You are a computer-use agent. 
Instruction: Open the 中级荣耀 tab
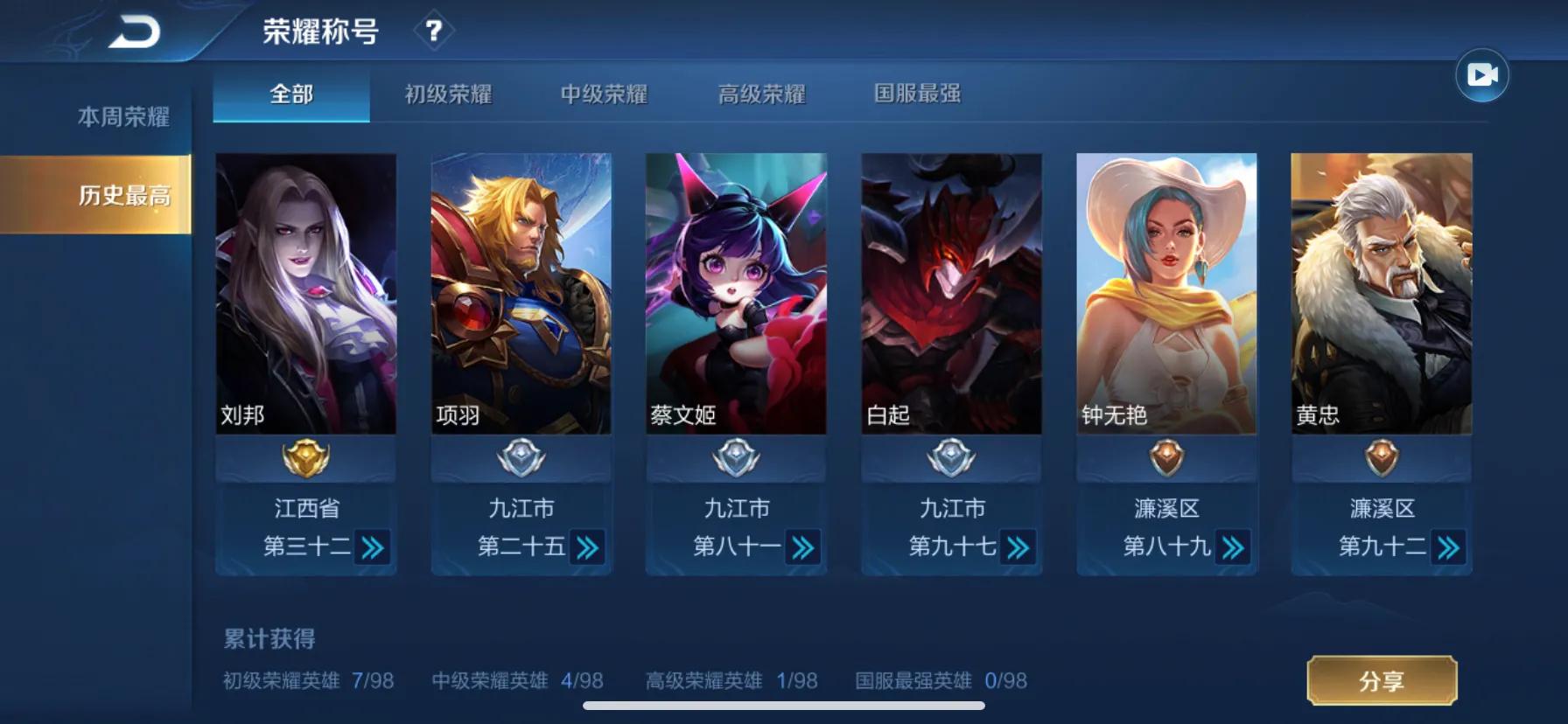(604, 94)
